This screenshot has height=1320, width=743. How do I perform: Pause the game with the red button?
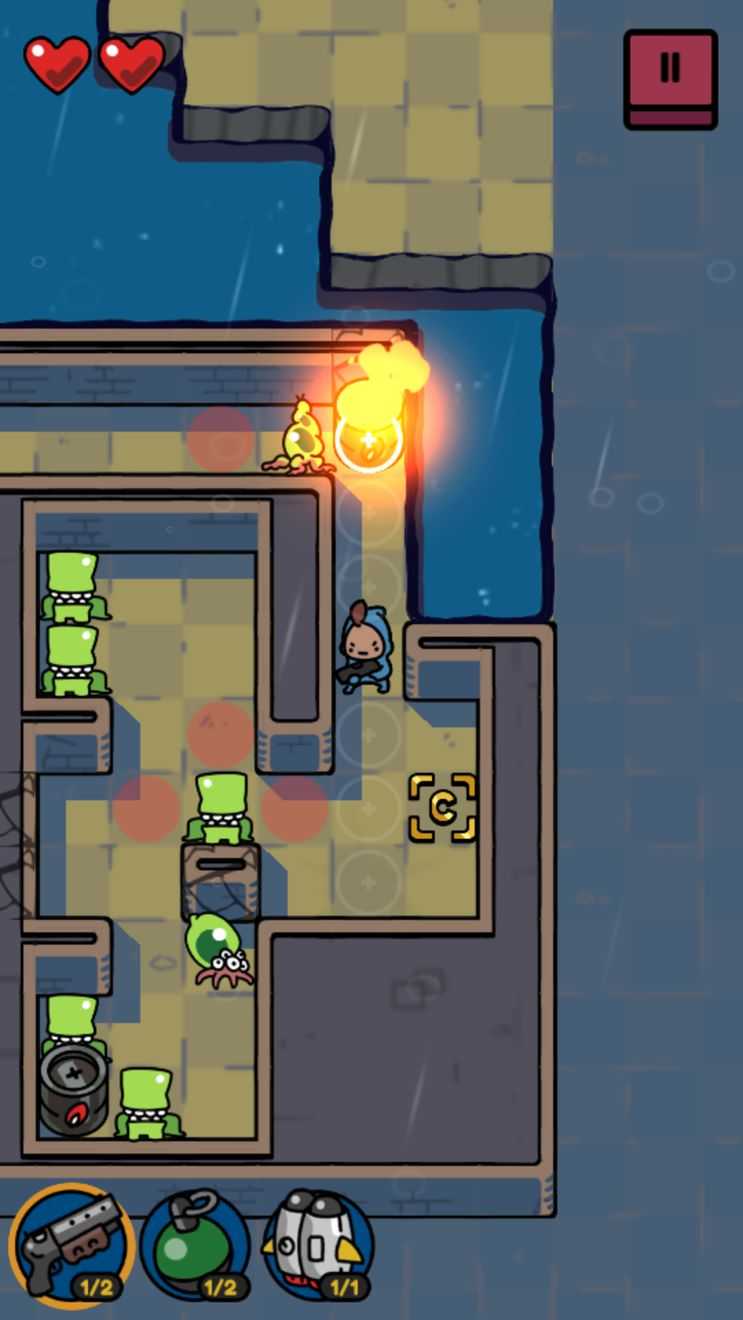[x=670, y=78]
